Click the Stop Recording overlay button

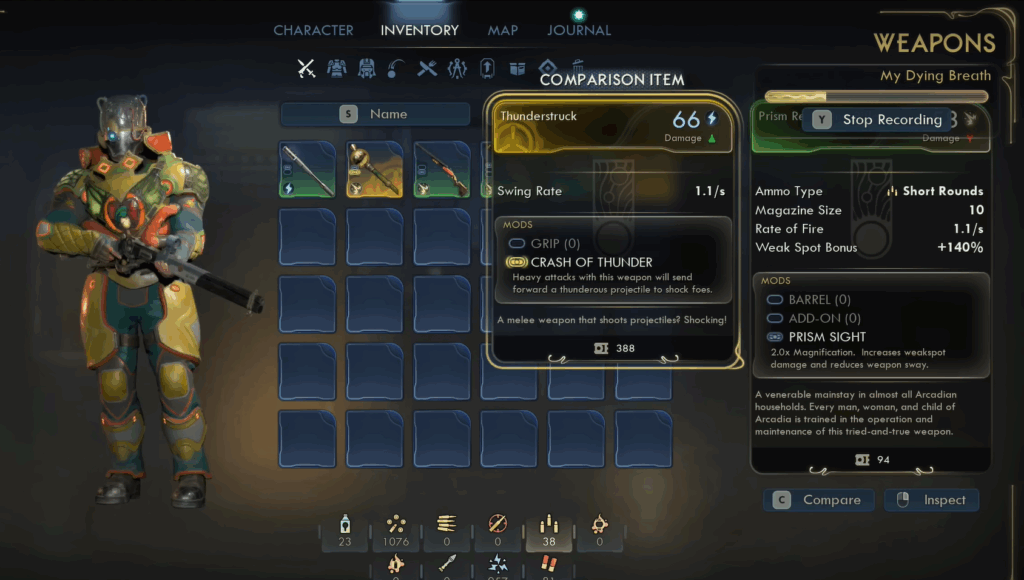pos(879,120)
